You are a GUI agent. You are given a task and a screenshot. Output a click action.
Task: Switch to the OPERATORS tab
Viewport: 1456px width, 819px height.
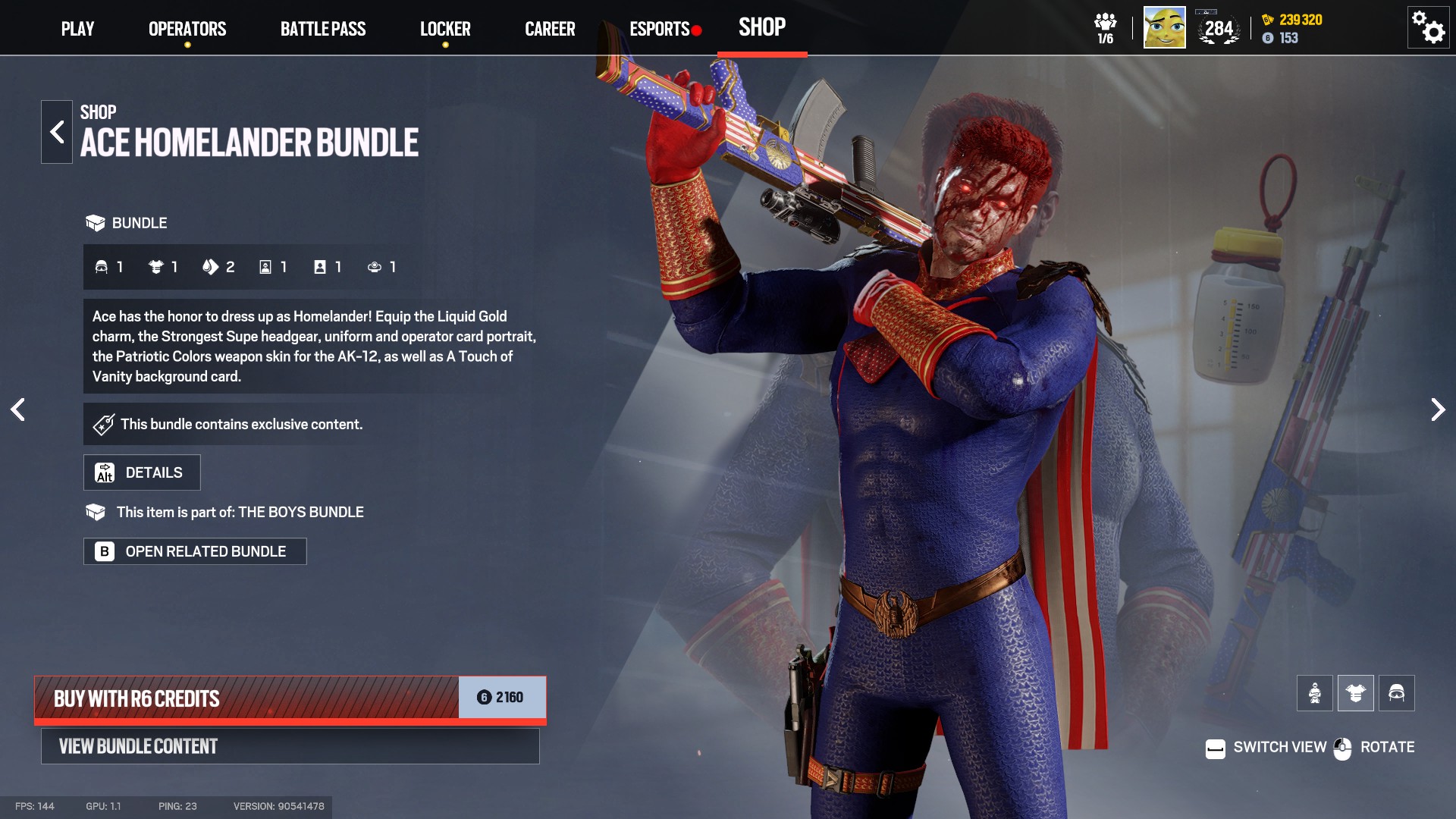pyautogui.click(x=187, y=29)
